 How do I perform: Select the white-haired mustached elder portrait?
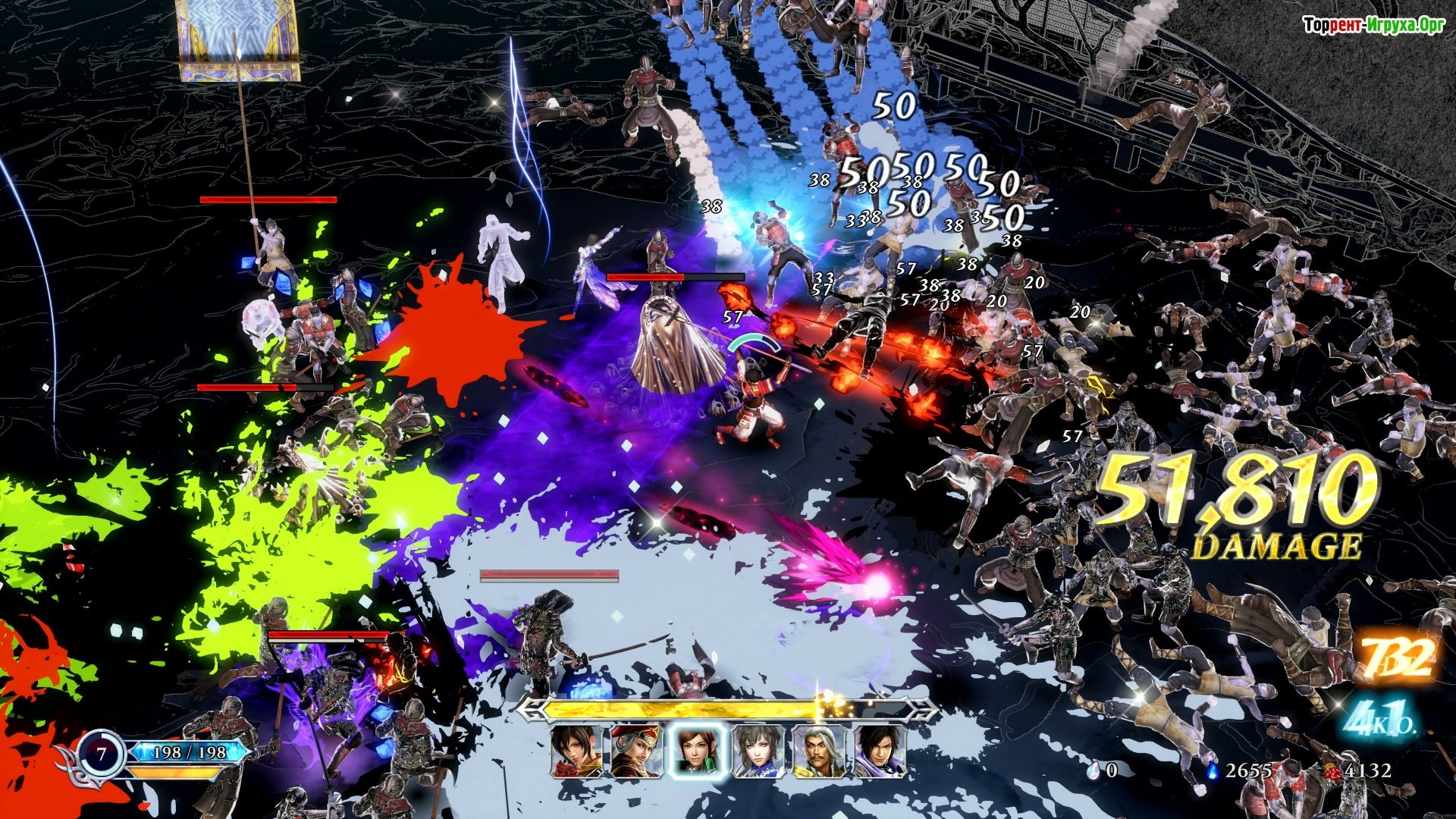tap(818, 751)
